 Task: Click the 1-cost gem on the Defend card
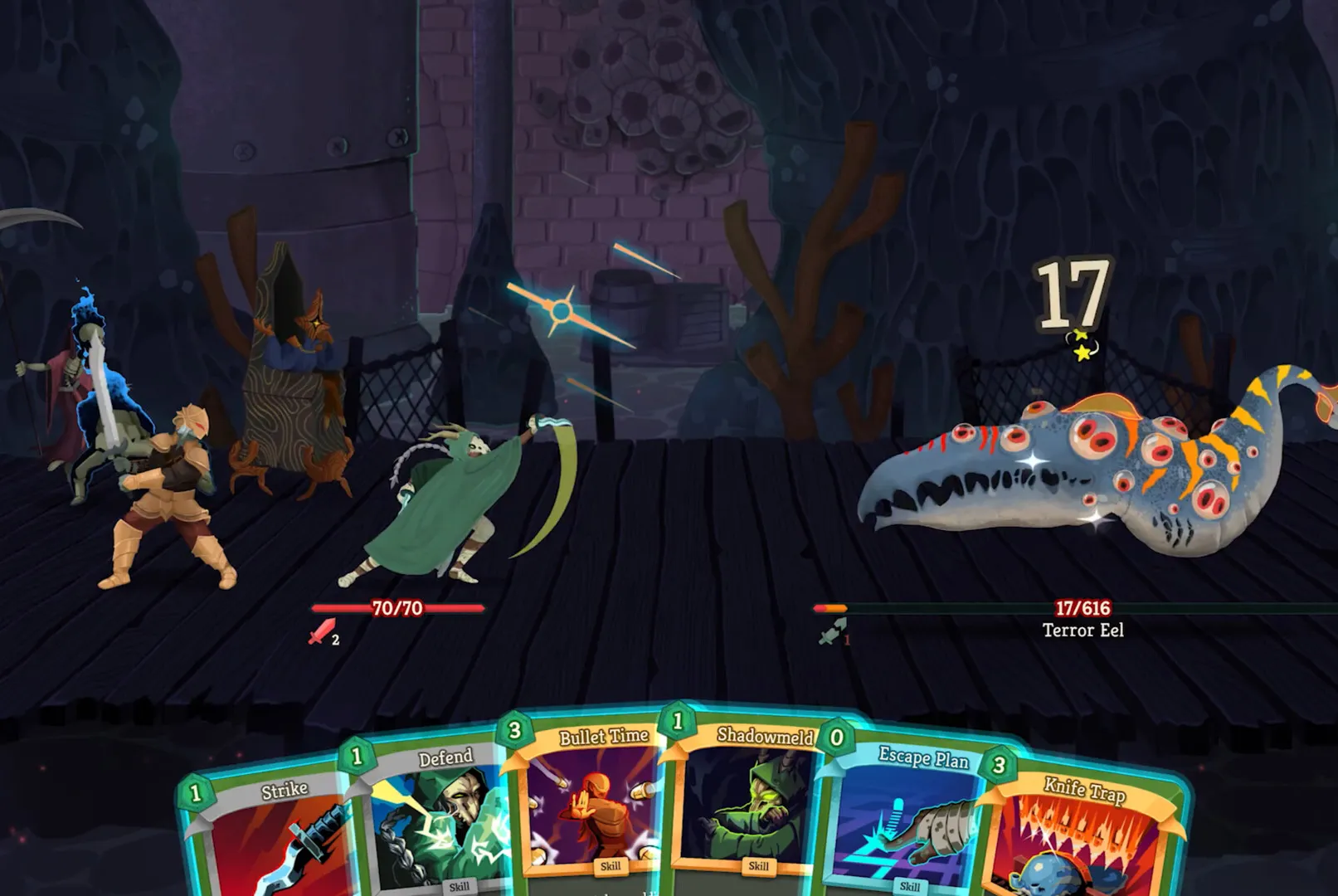pyautogui.click(x=356, y=757)
